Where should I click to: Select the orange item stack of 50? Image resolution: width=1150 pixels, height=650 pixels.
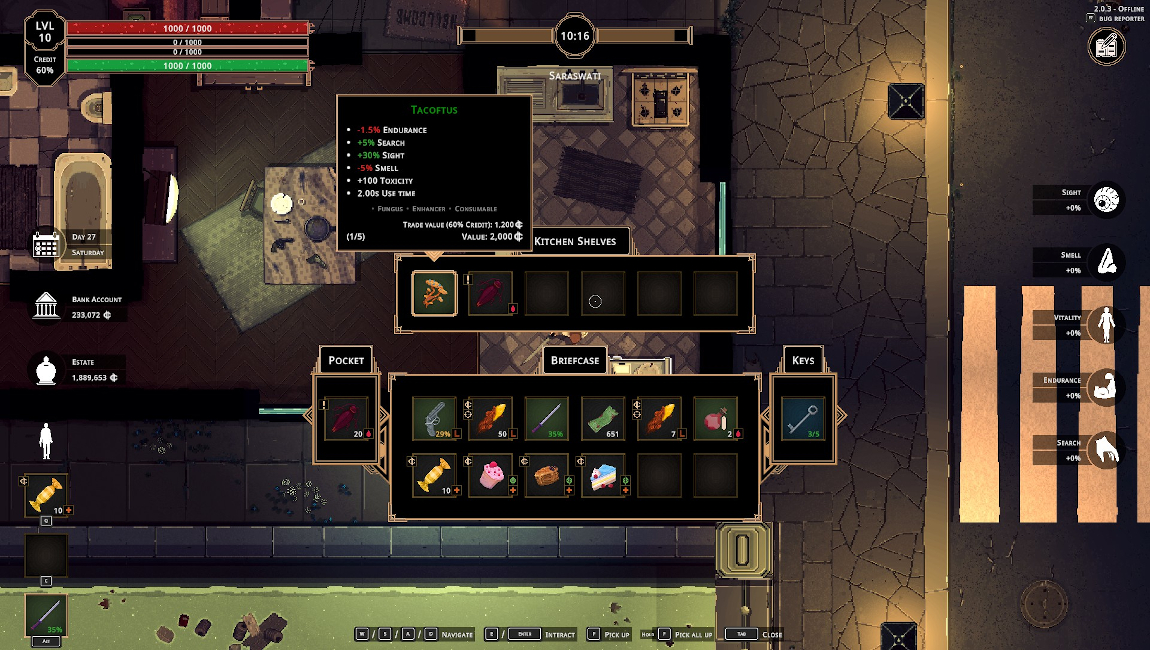click(x=491, y=418)
